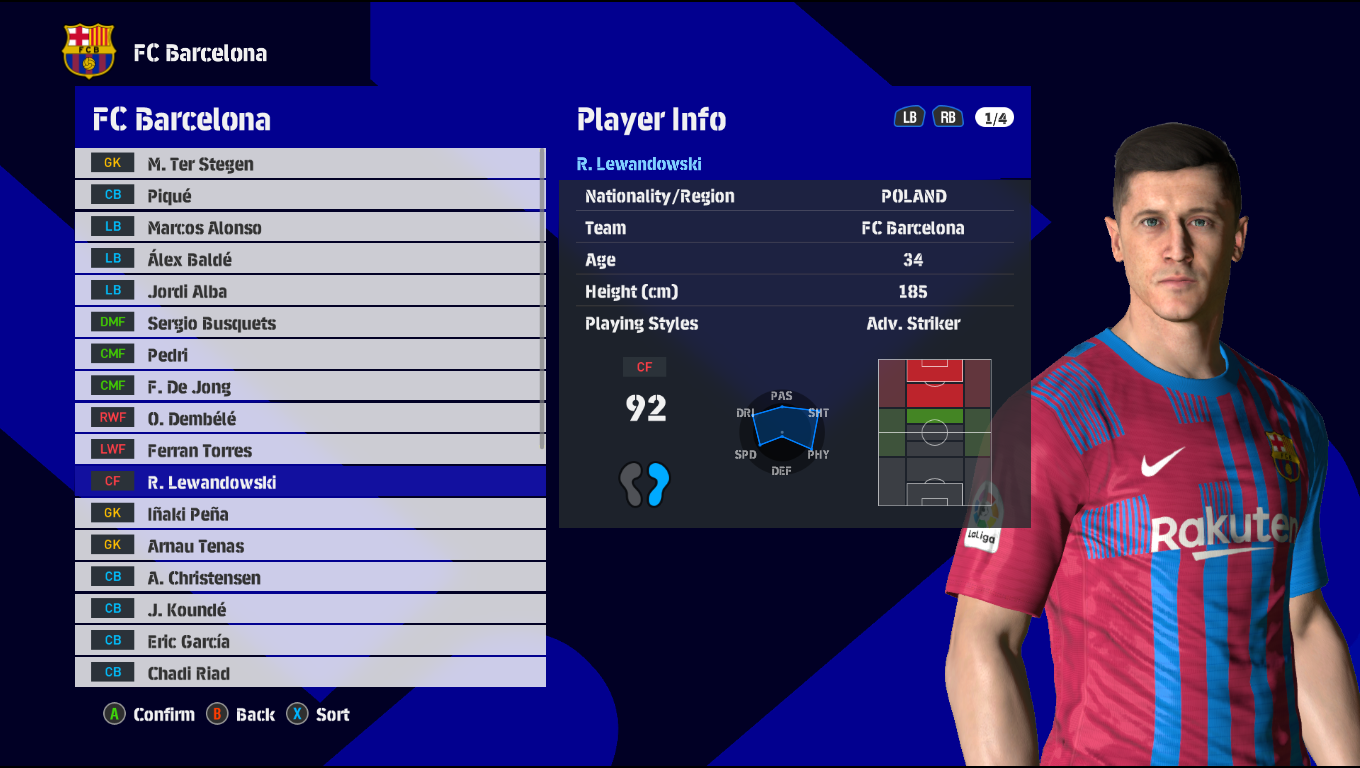Pick Ferran Torres from the list
The width and height of the screenshot is (1360, 768).
[308, 451]
